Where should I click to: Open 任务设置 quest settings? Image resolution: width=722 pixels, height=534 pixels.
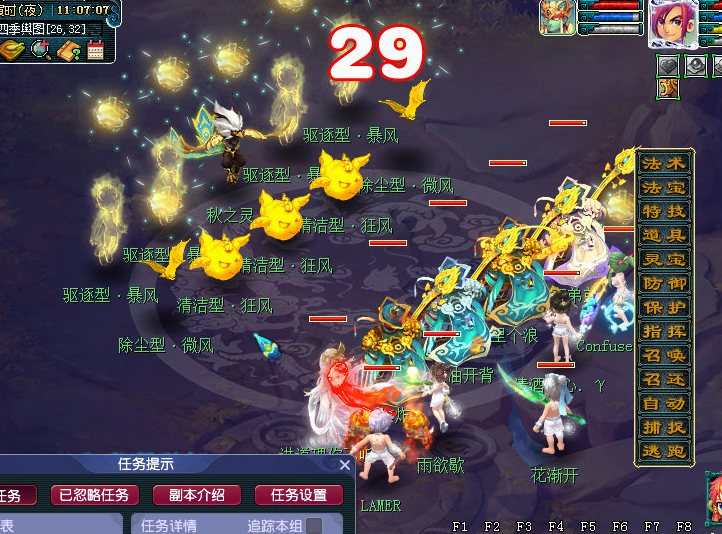(299, 495)
